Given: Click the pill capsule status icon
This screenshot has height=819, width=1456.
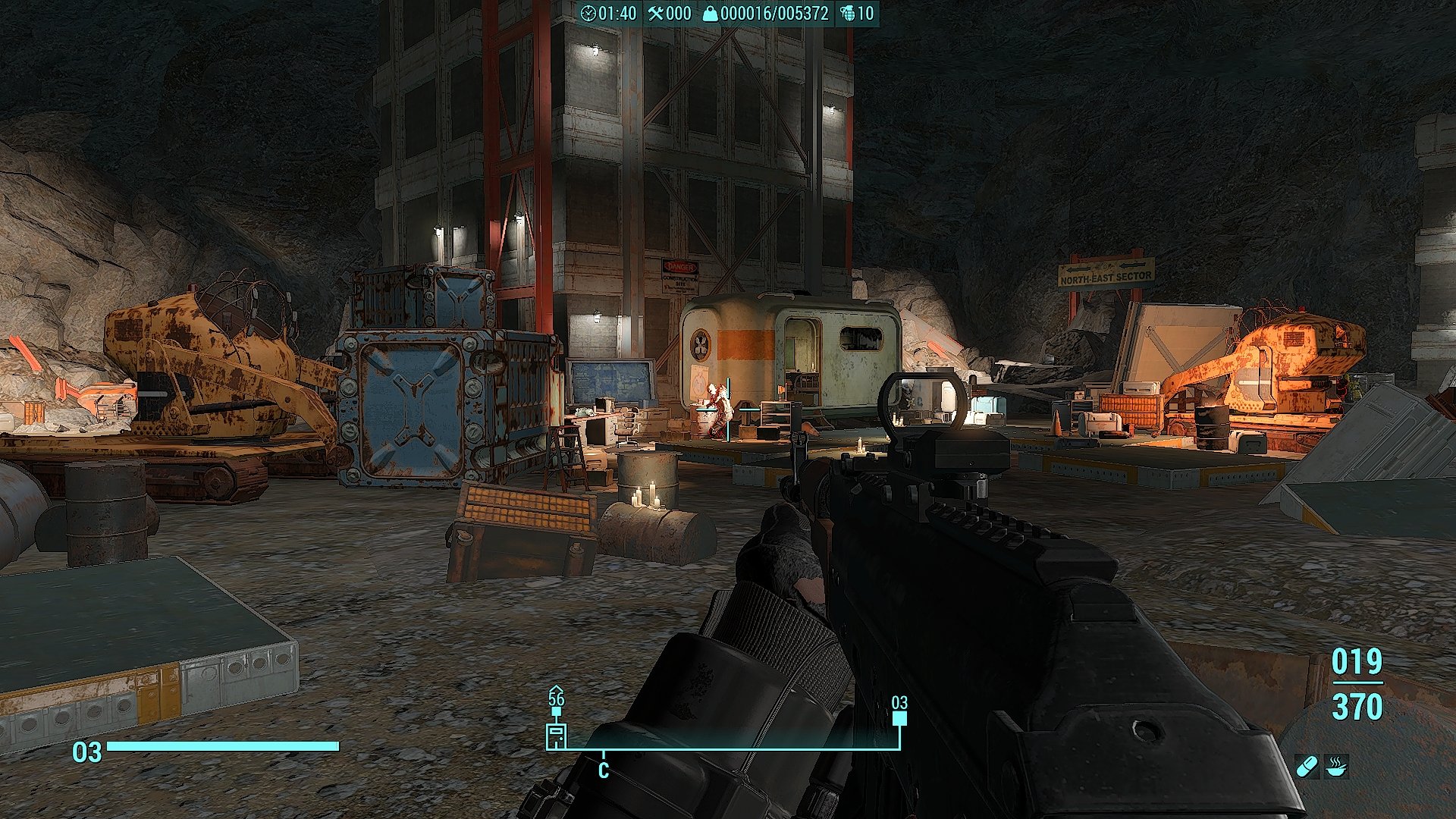Looking at the screenshot, I should coord(1307,766).
